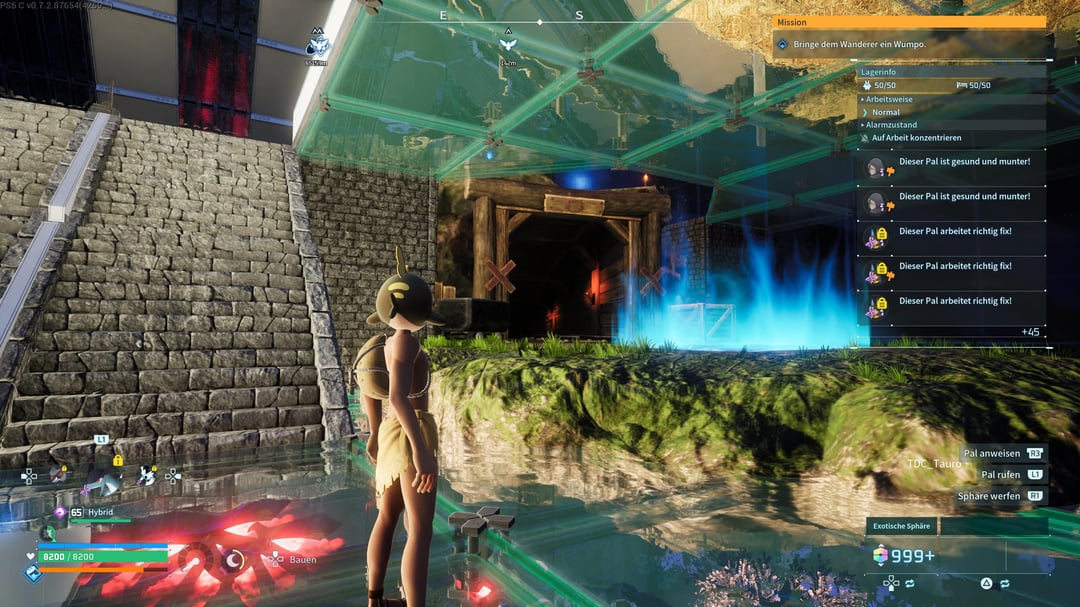Choose the left Pal in party bar
The height and width of the screenshot is (607, 1080).
click(x=60, y=476)
